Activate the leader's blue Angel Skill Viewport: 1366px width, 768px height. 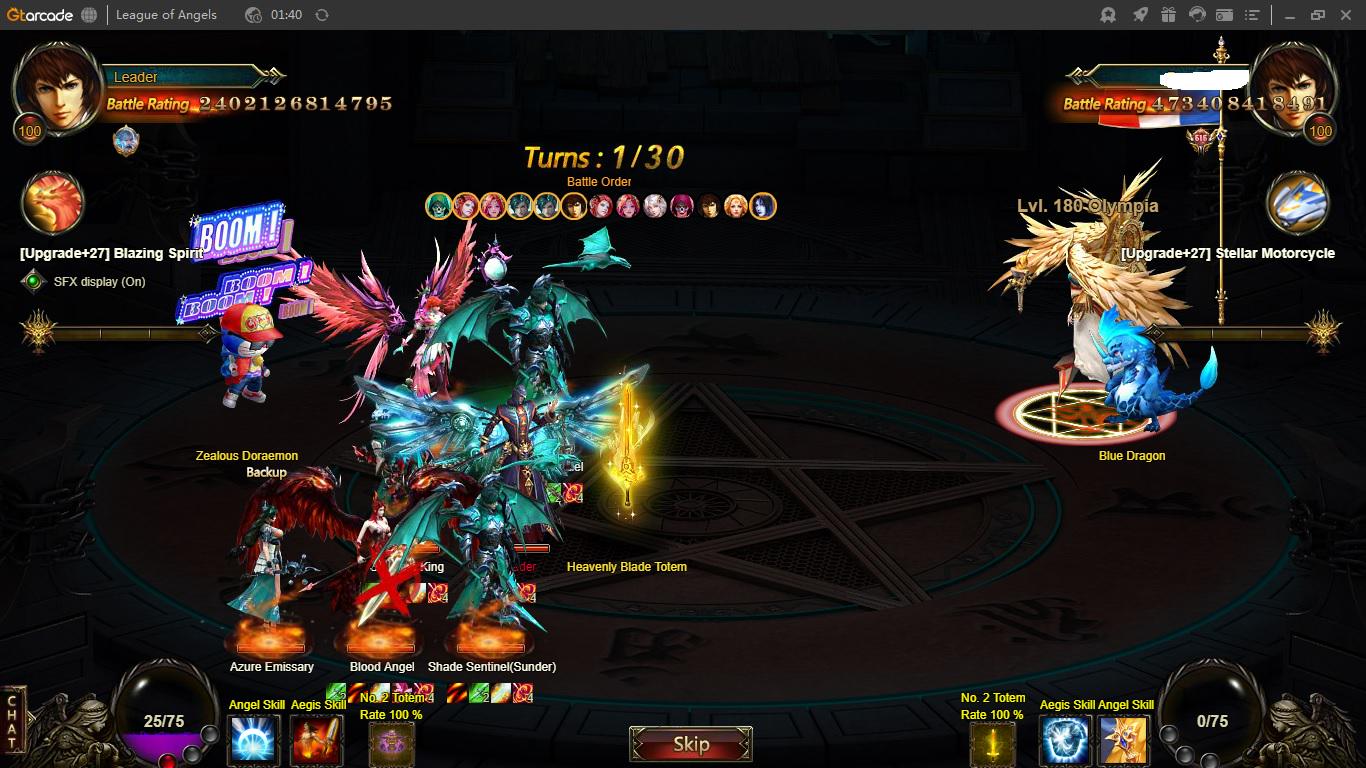254,741
